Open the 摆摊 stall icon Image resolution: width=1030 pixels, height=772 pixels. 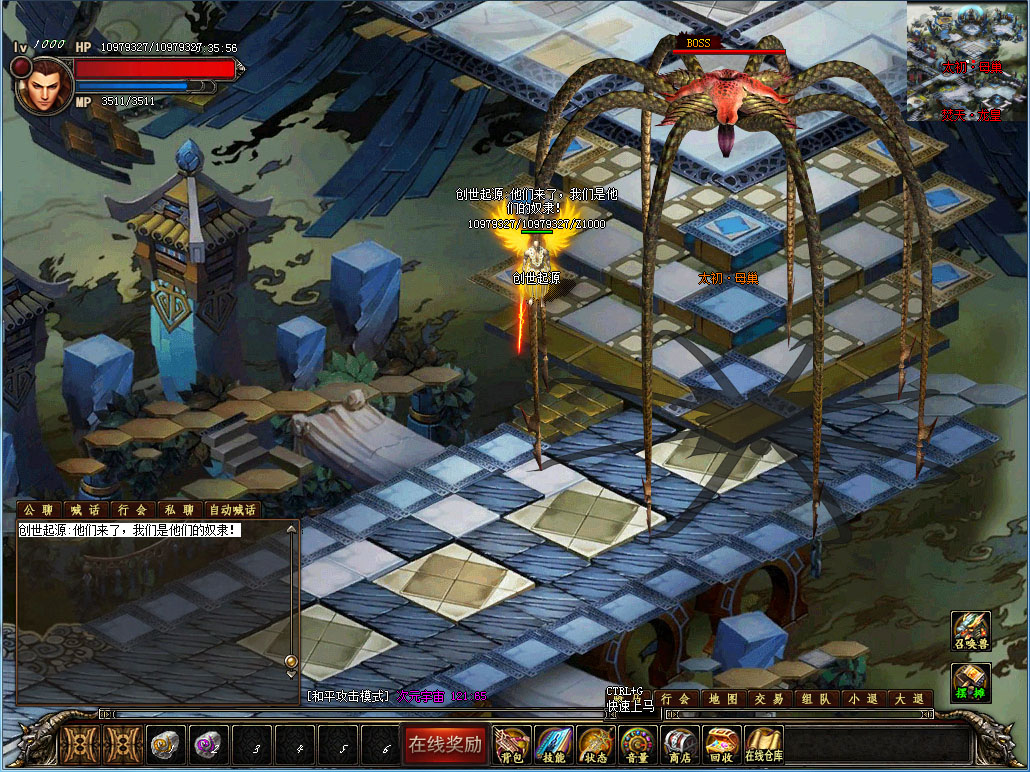970,682
